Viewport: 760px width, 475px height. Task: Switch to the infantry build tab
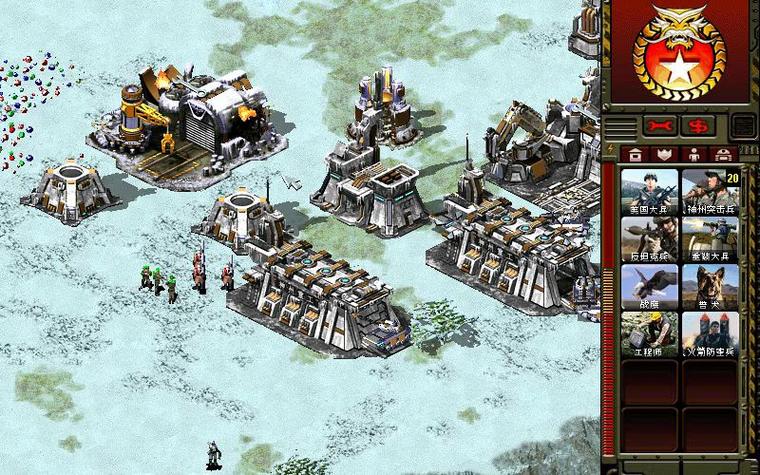693,154
